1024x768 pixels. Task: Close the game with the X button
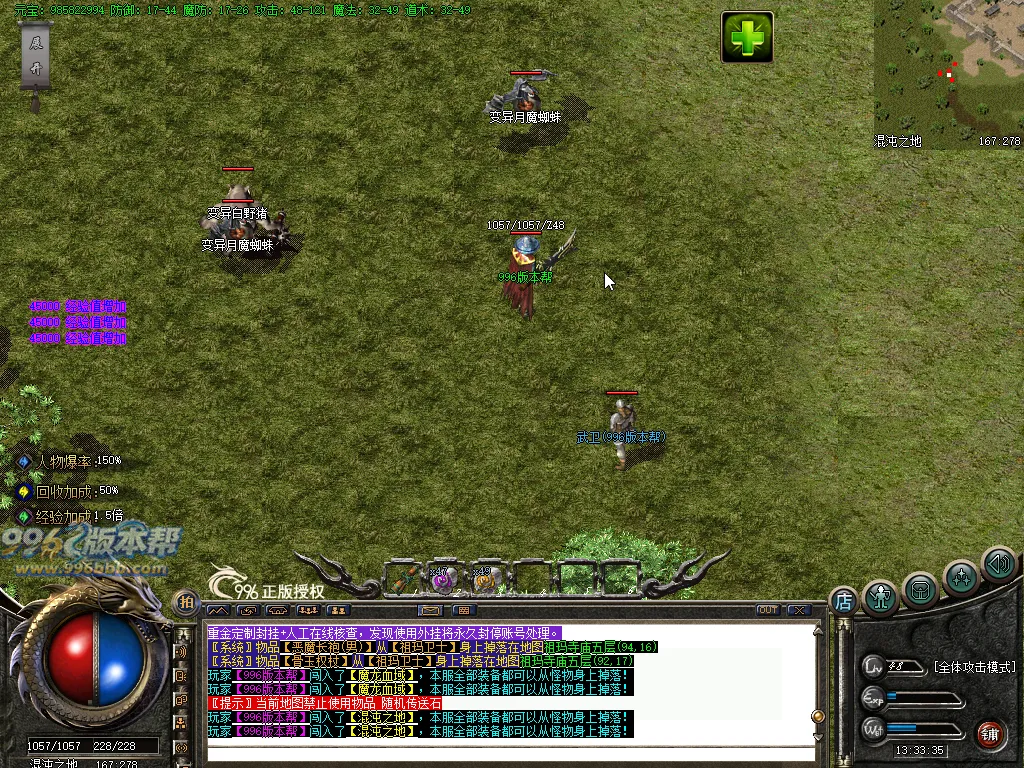tap(798, 610)
